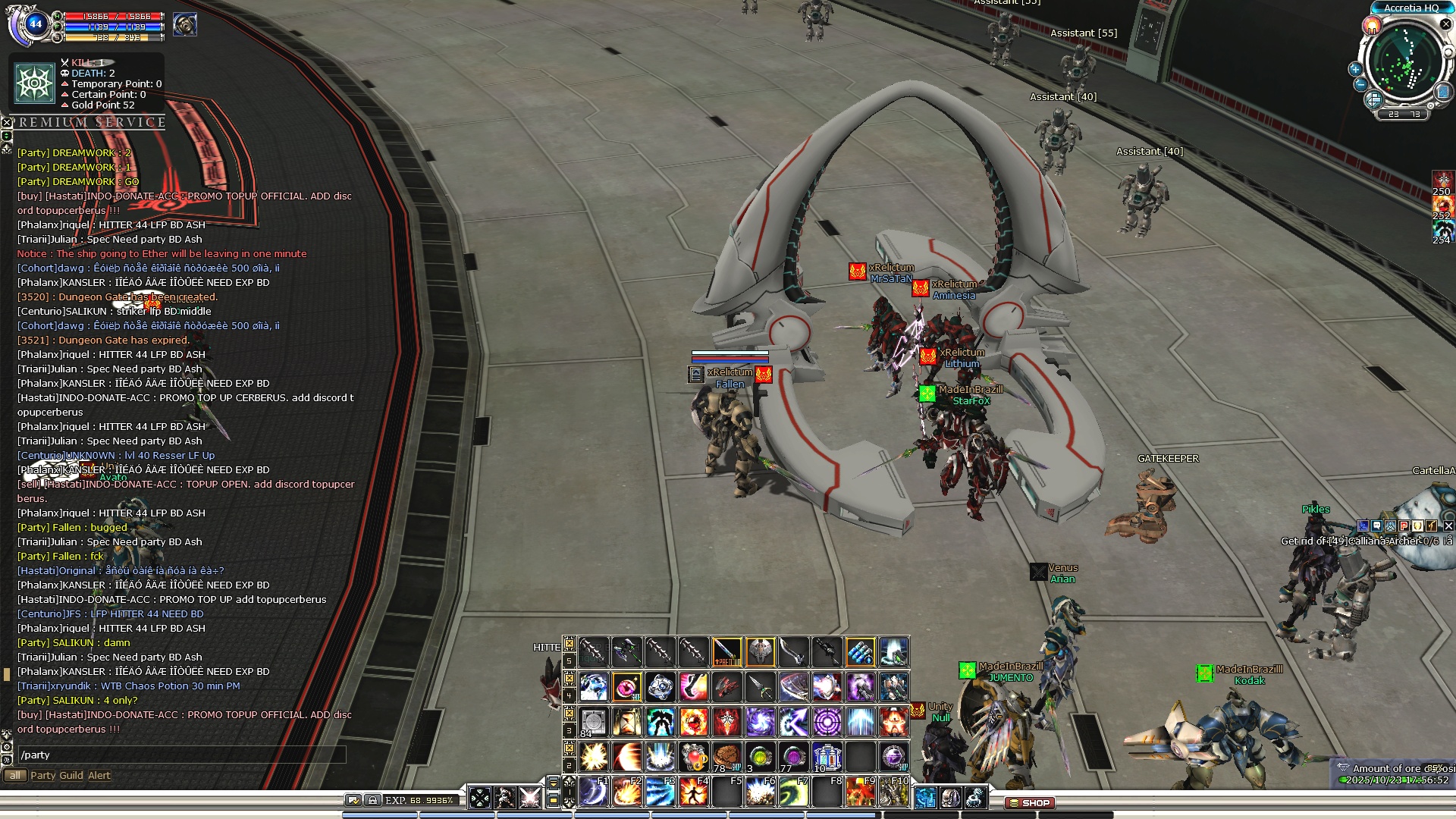
Task: Use the F7 green swirl skill
Action: (794, 792)
